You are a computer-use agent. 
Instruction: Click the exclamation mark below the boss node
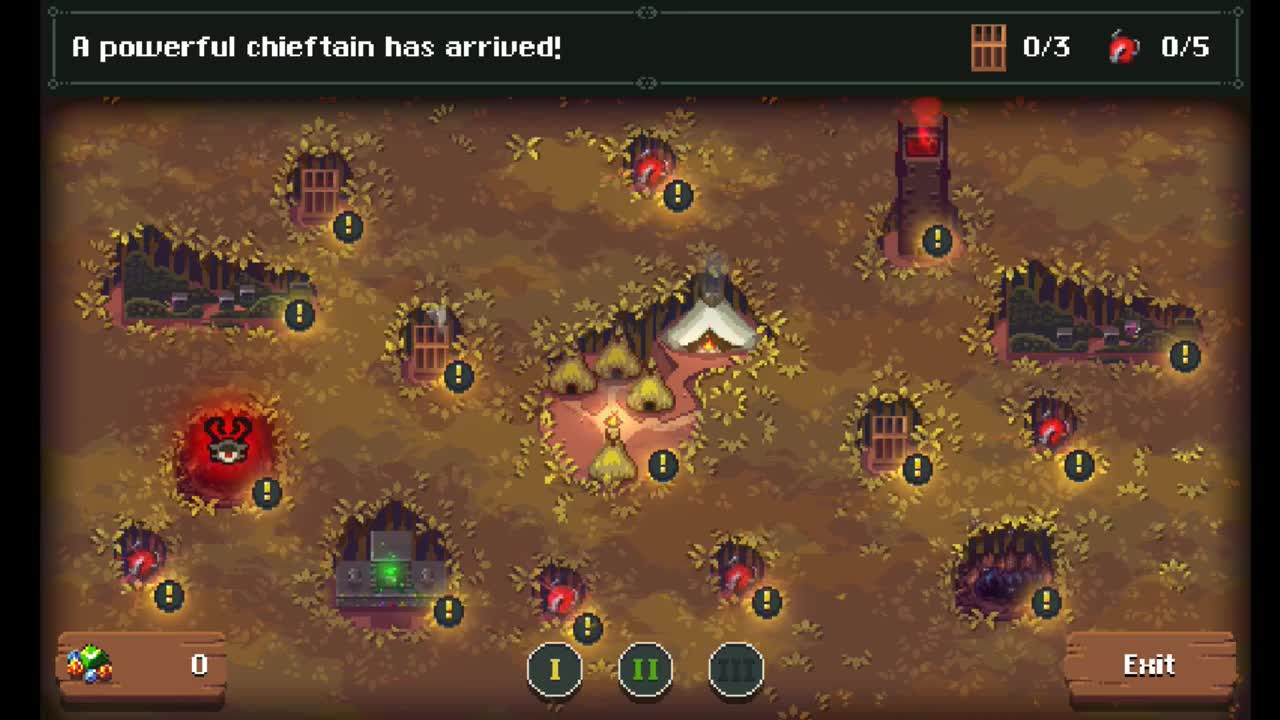[265, 491]
